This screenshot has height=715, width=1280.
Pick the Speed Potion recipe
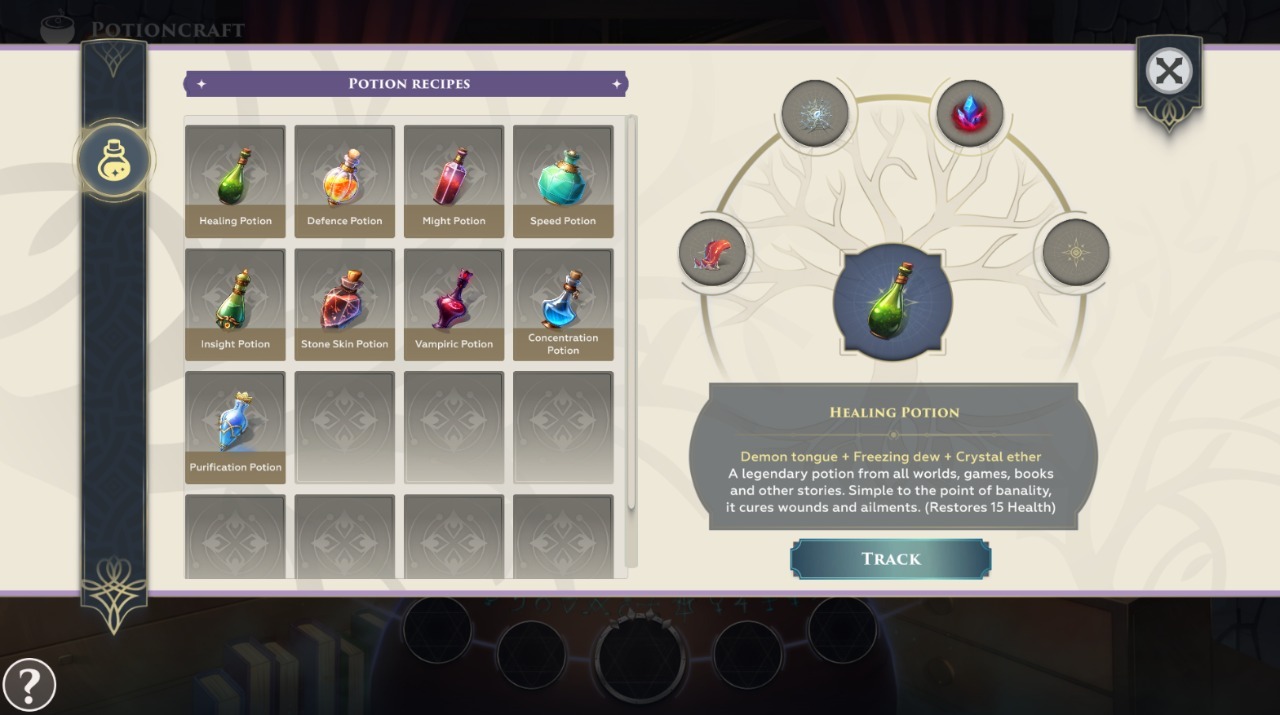pyautogui.click(x=563, y=181)
